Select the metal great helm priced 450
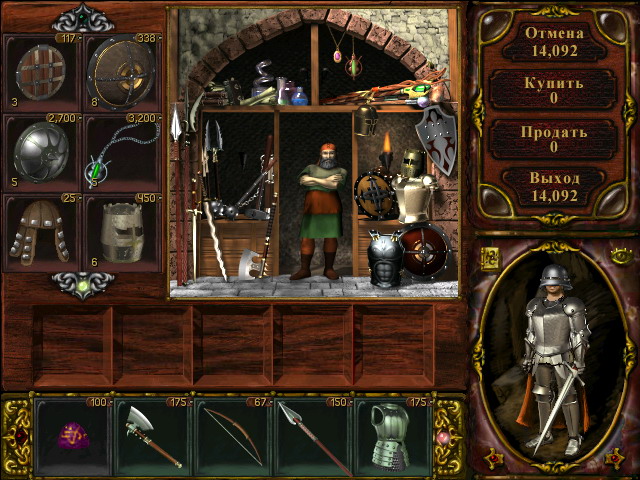640x480 pixels. 122,232
